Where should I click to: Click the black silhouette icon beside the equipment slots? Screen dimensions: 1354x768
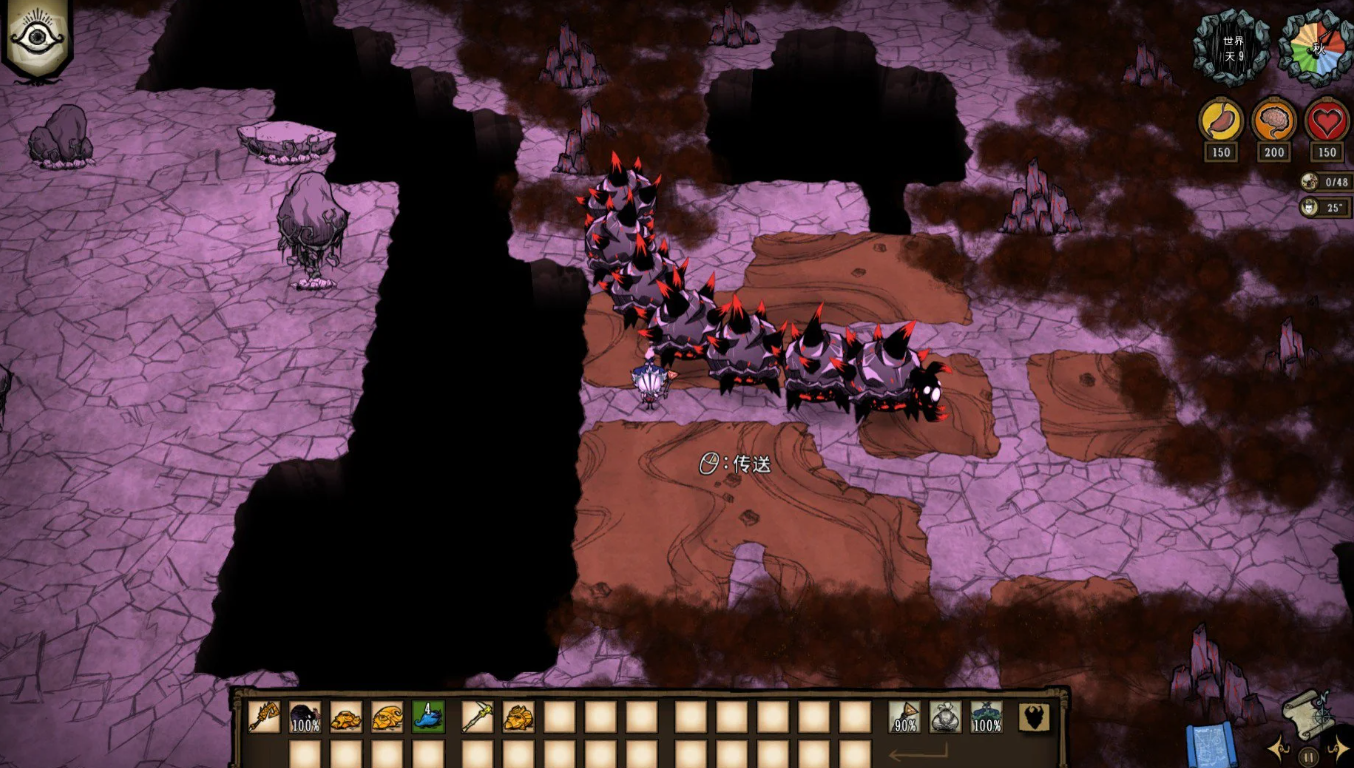click(x=1034, y=716)
